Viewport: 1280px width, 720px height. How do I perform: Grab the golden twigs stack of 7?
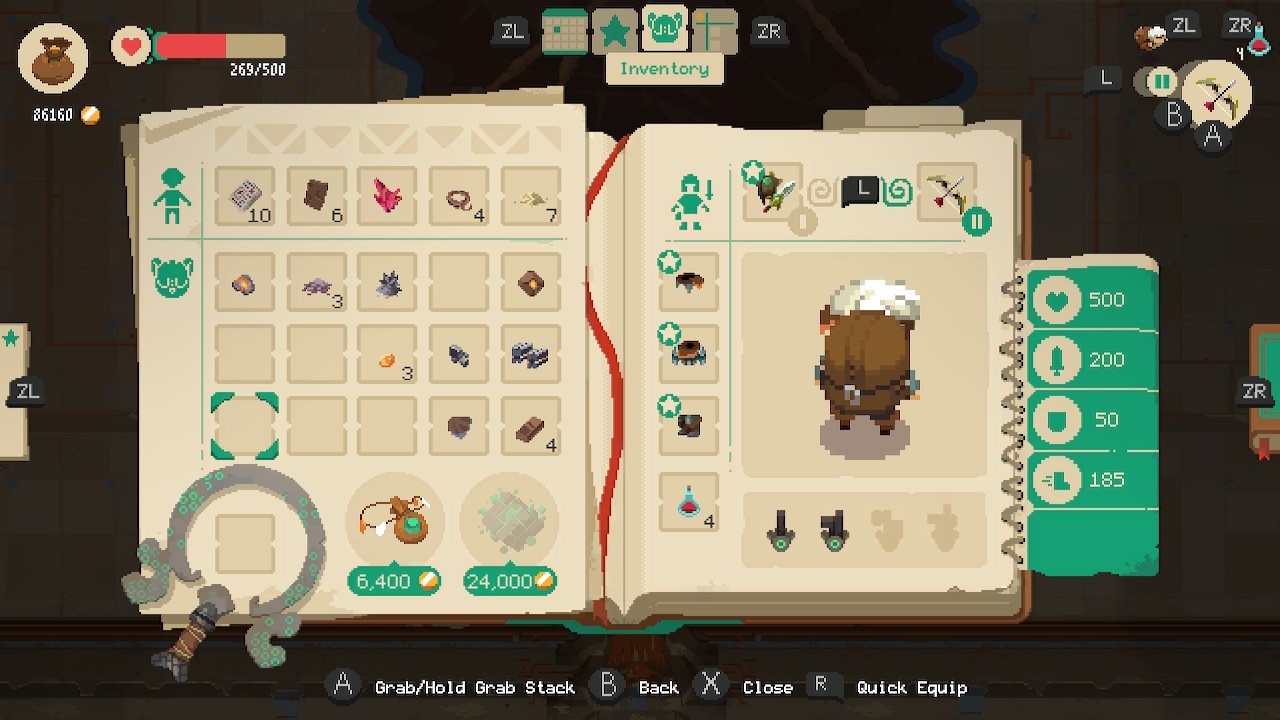[531, 196]
